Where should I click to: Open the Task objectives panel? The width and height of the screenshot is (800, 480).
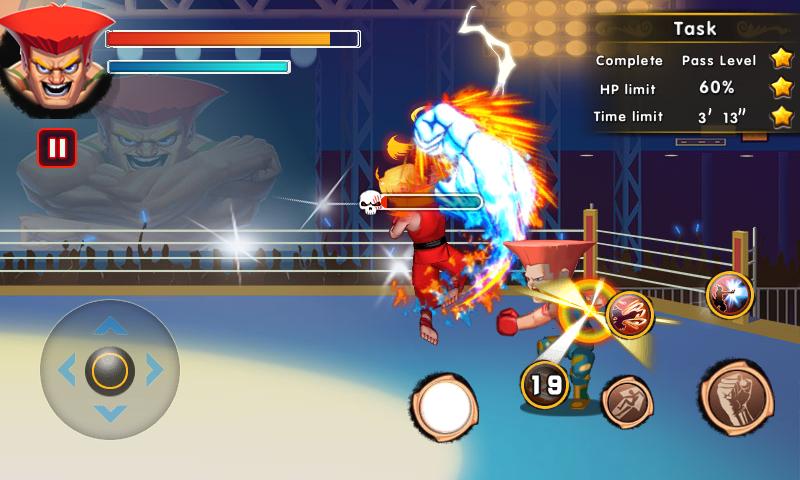click(694, 28)
